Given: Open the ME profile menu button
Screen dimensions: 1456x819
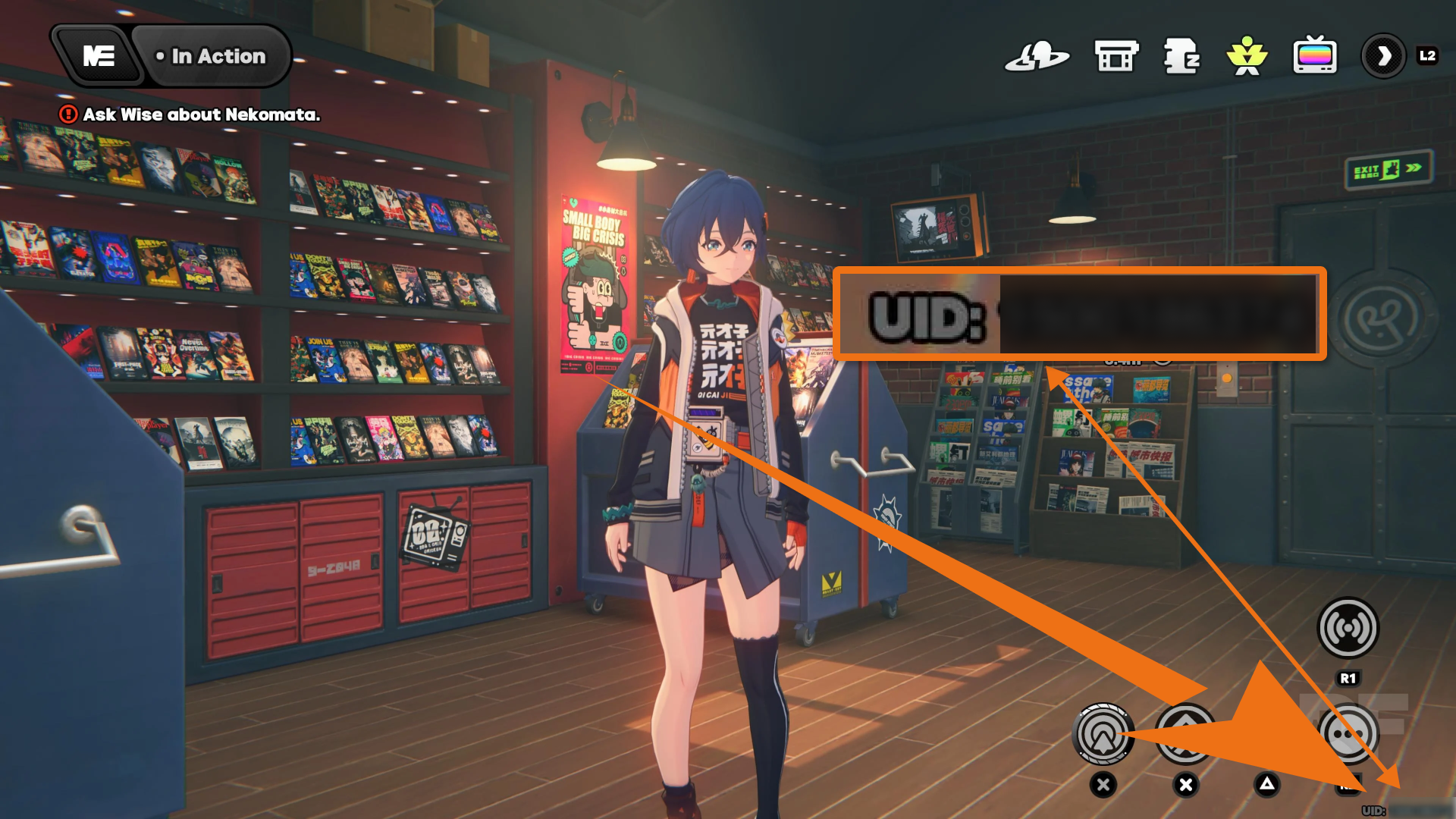Looking at the screenshot, I should click(x=99, y=56).
